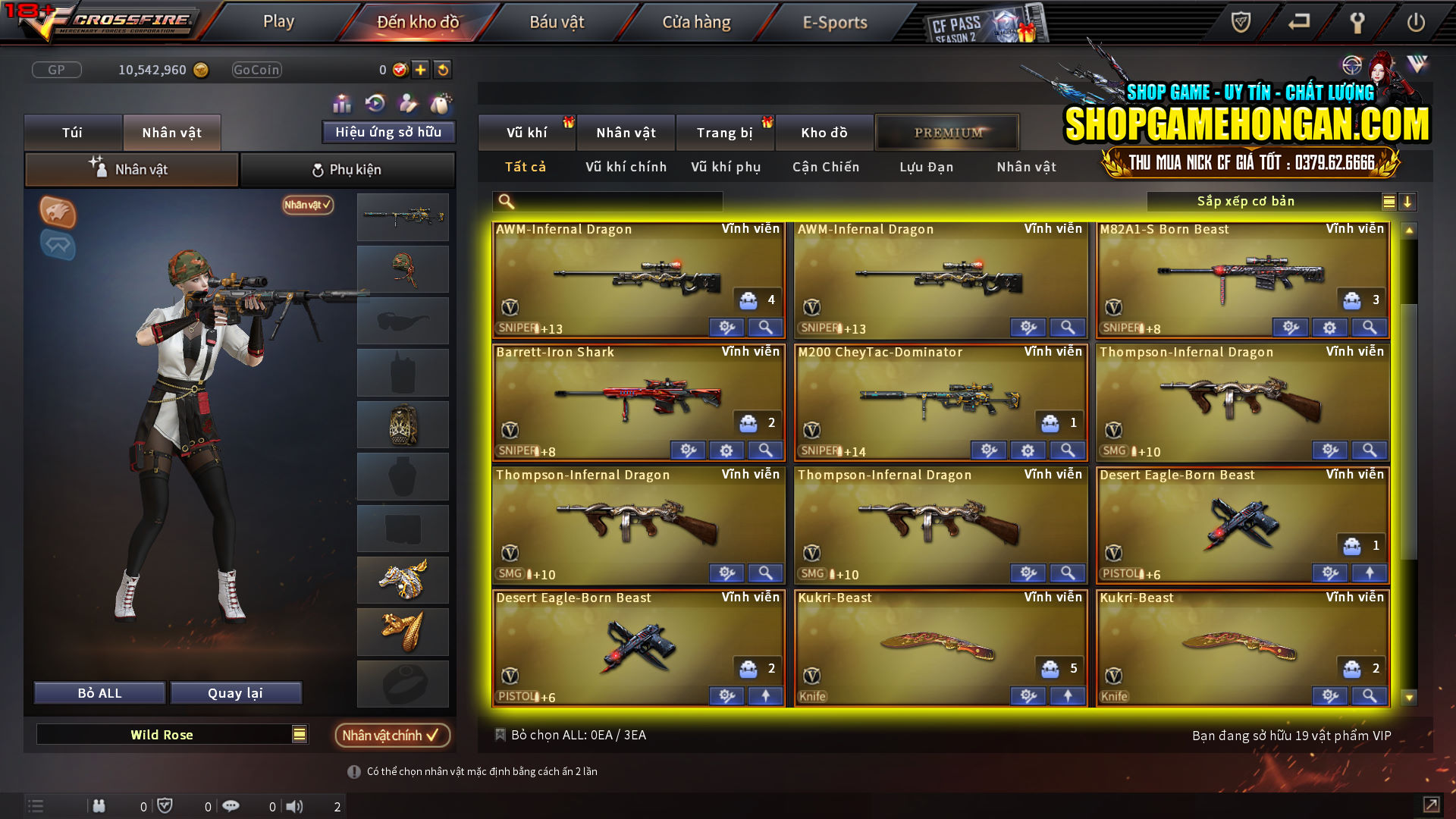
Task: Click the gear icon on Barrett-Iron Shark card
Action: (726, 450)
